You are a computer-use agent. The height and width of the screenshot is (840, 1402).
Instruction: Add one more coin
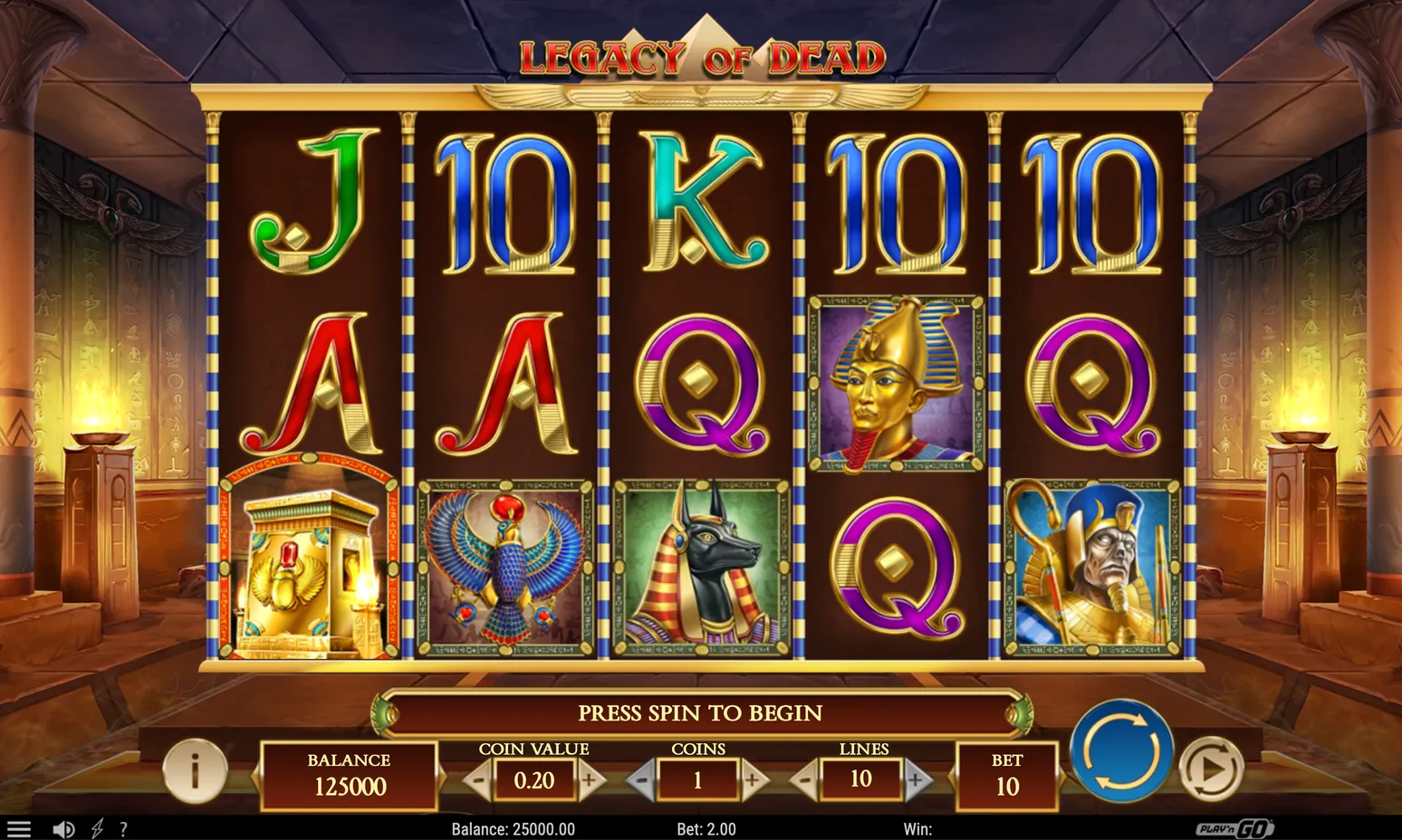[x=754, y=780]
